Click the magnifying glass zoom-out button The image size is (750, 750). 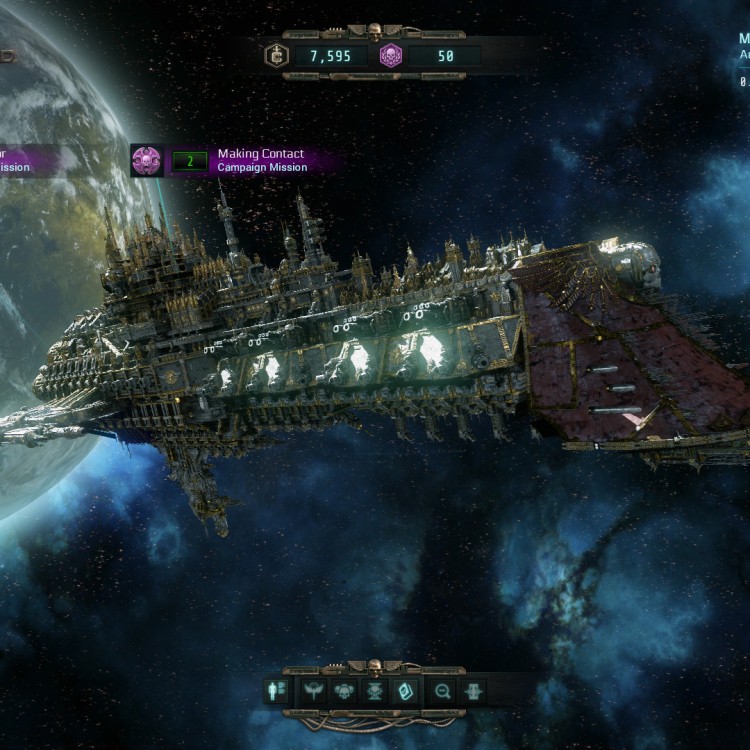pyautogui.click(x=441, y=691)
